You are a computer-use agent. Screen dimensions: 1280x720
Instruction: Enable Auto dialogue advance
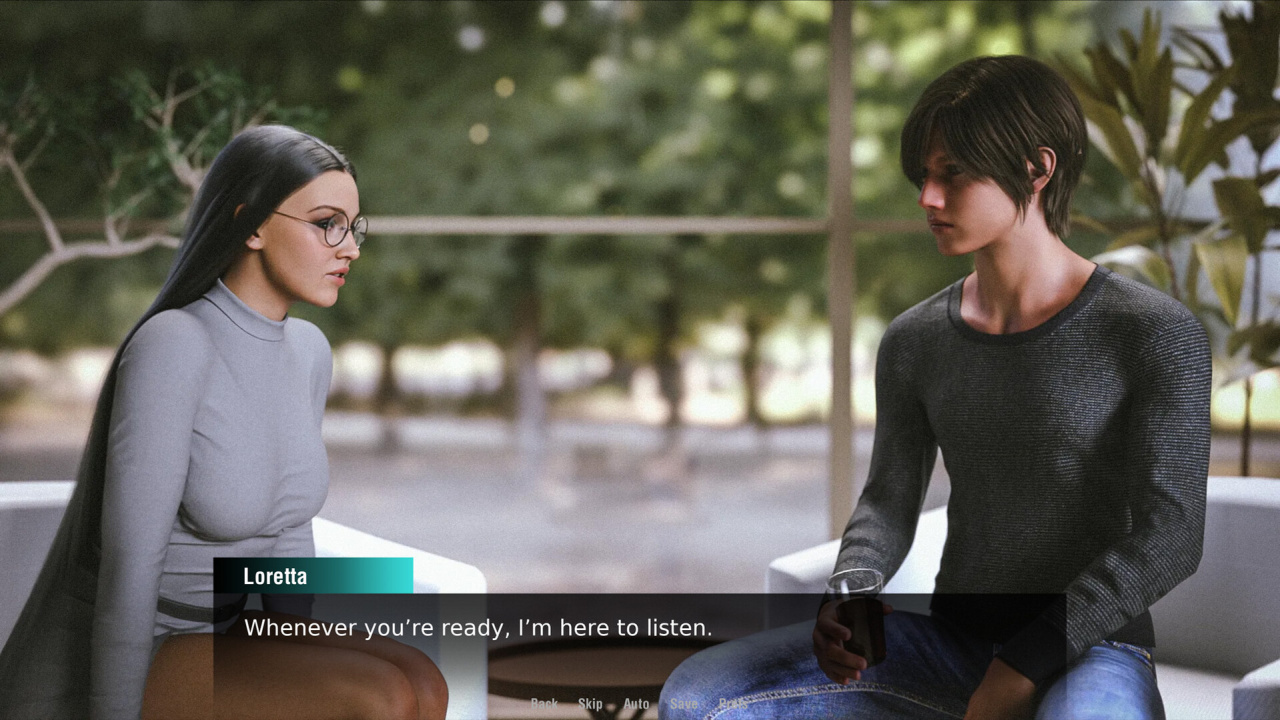tap(636, 704)
